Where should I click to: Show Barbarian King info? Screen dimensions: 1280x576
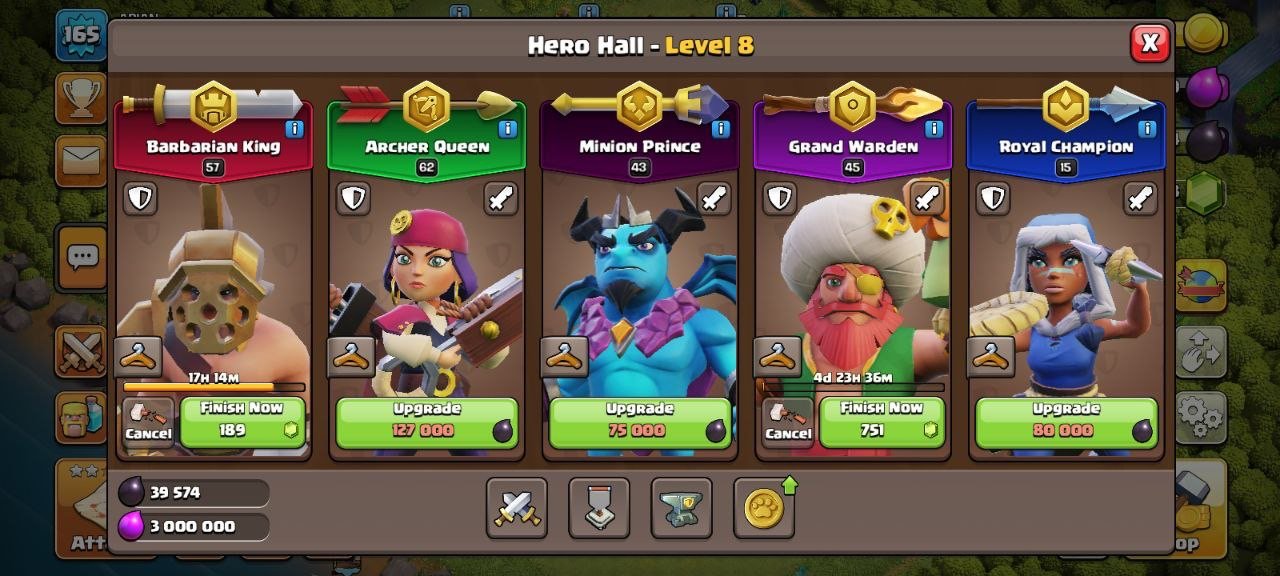[294, 129]
